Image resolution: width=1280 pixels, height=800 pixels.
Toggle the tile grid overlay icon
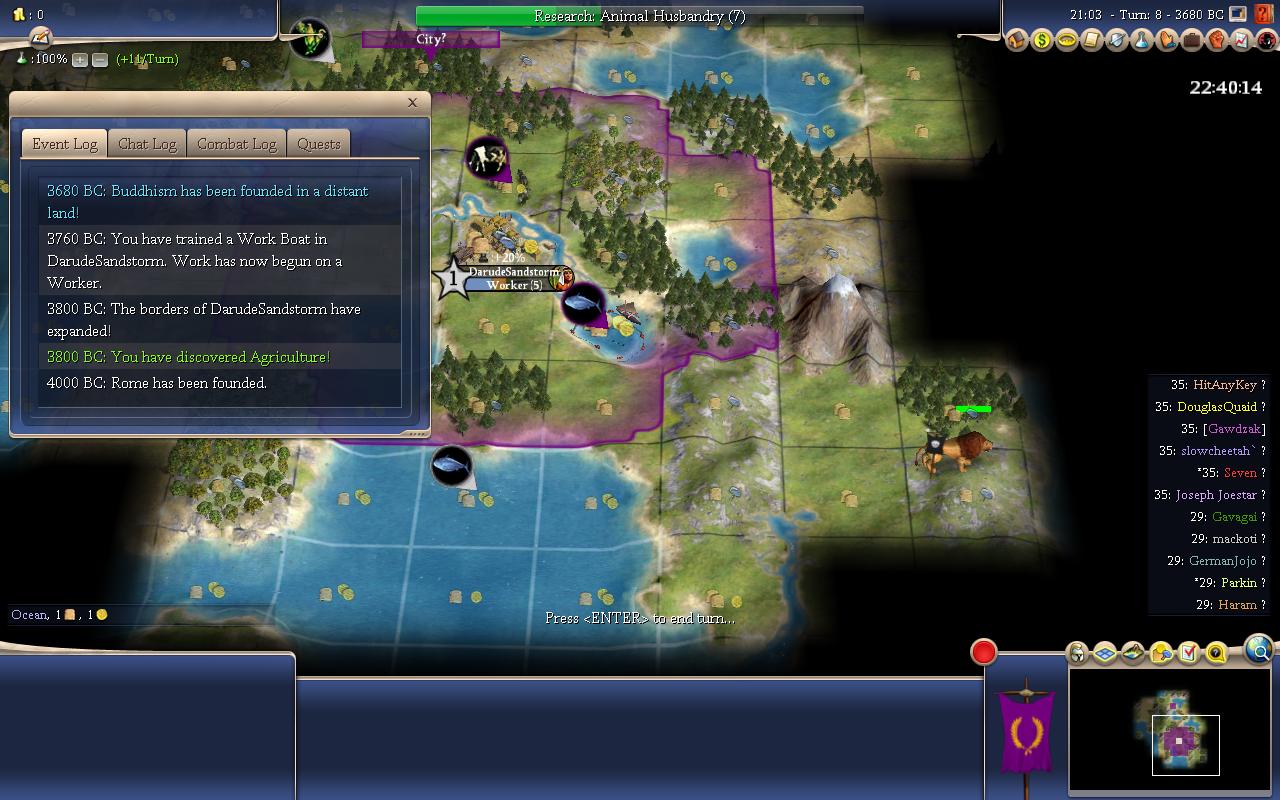click(x=1105, y=653)
